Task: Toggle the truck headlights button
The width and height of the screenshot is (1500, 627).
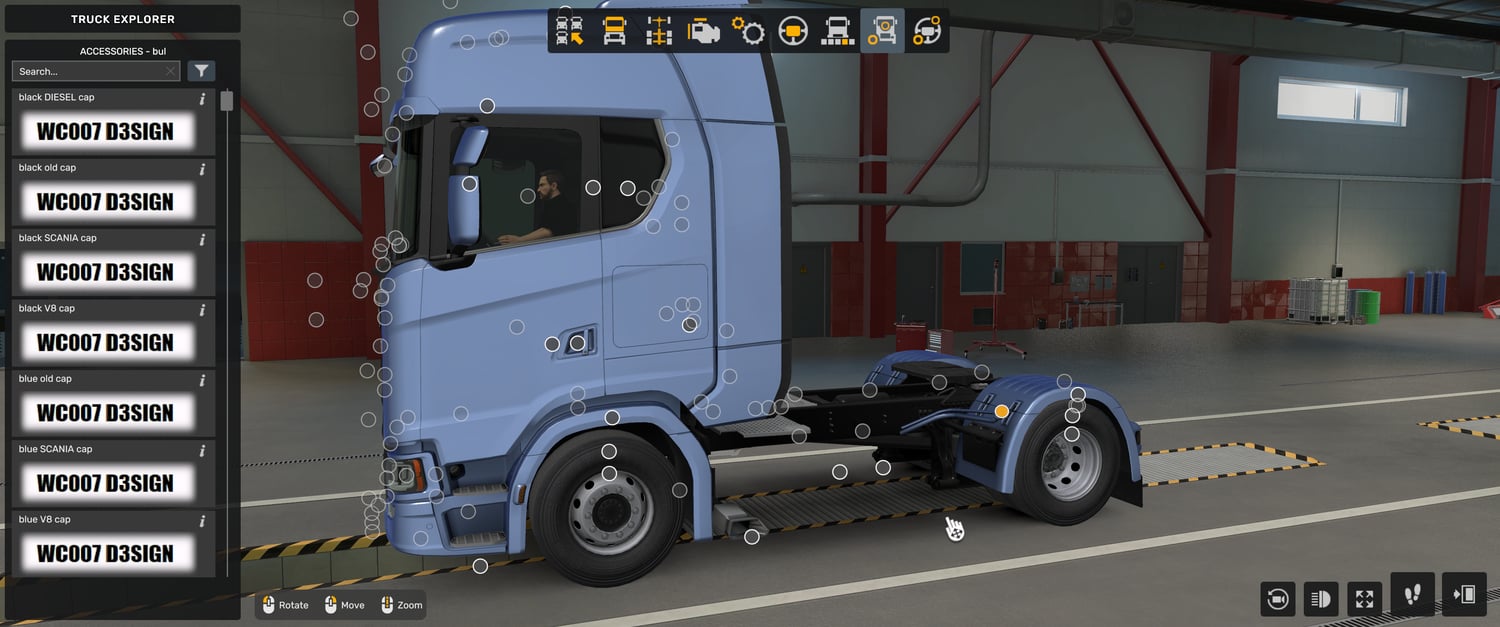Action: pos(1321,599)
